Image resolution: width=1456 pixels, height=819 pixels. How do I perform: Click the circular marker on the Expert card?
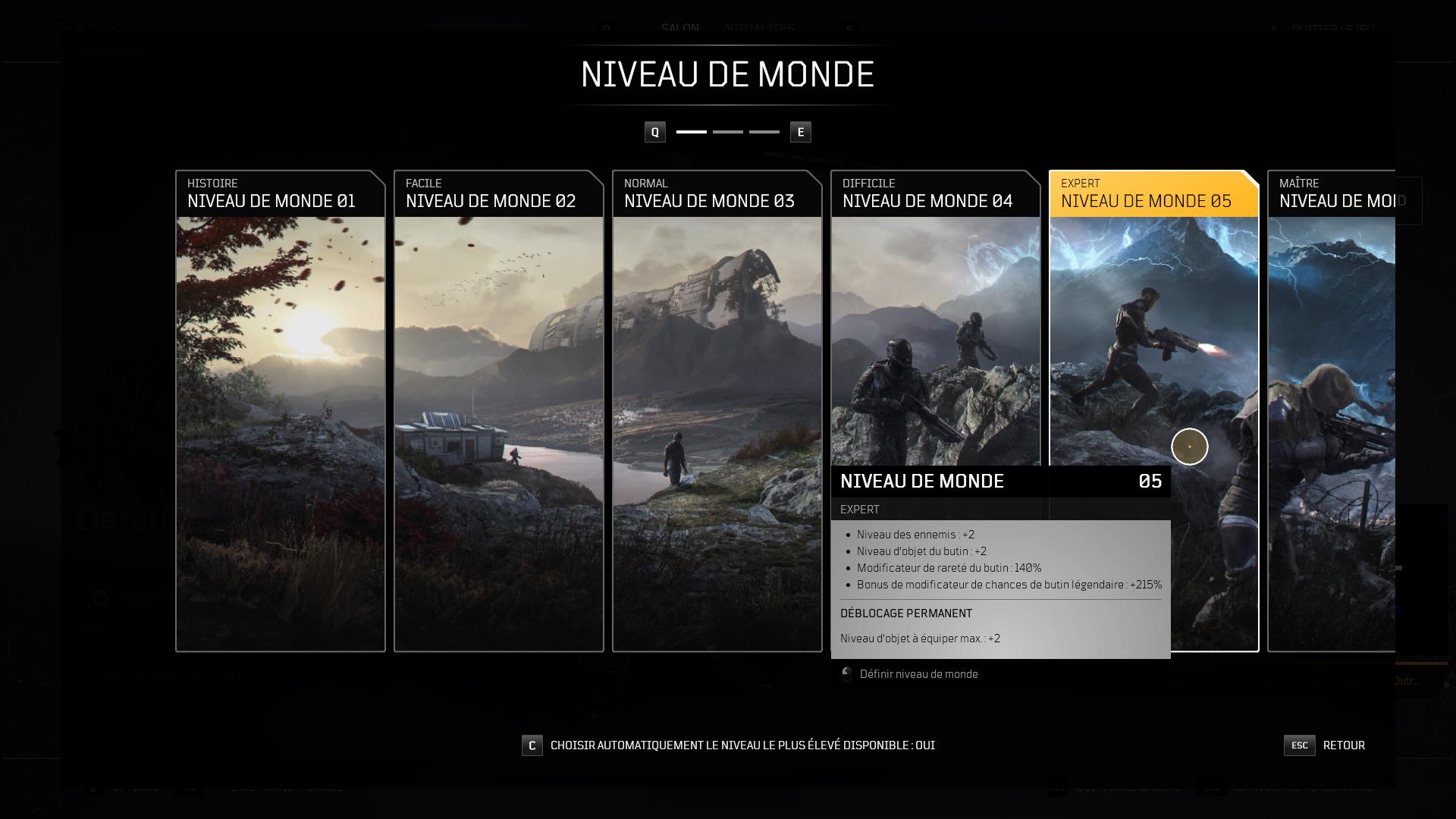tap(1189, 447)
